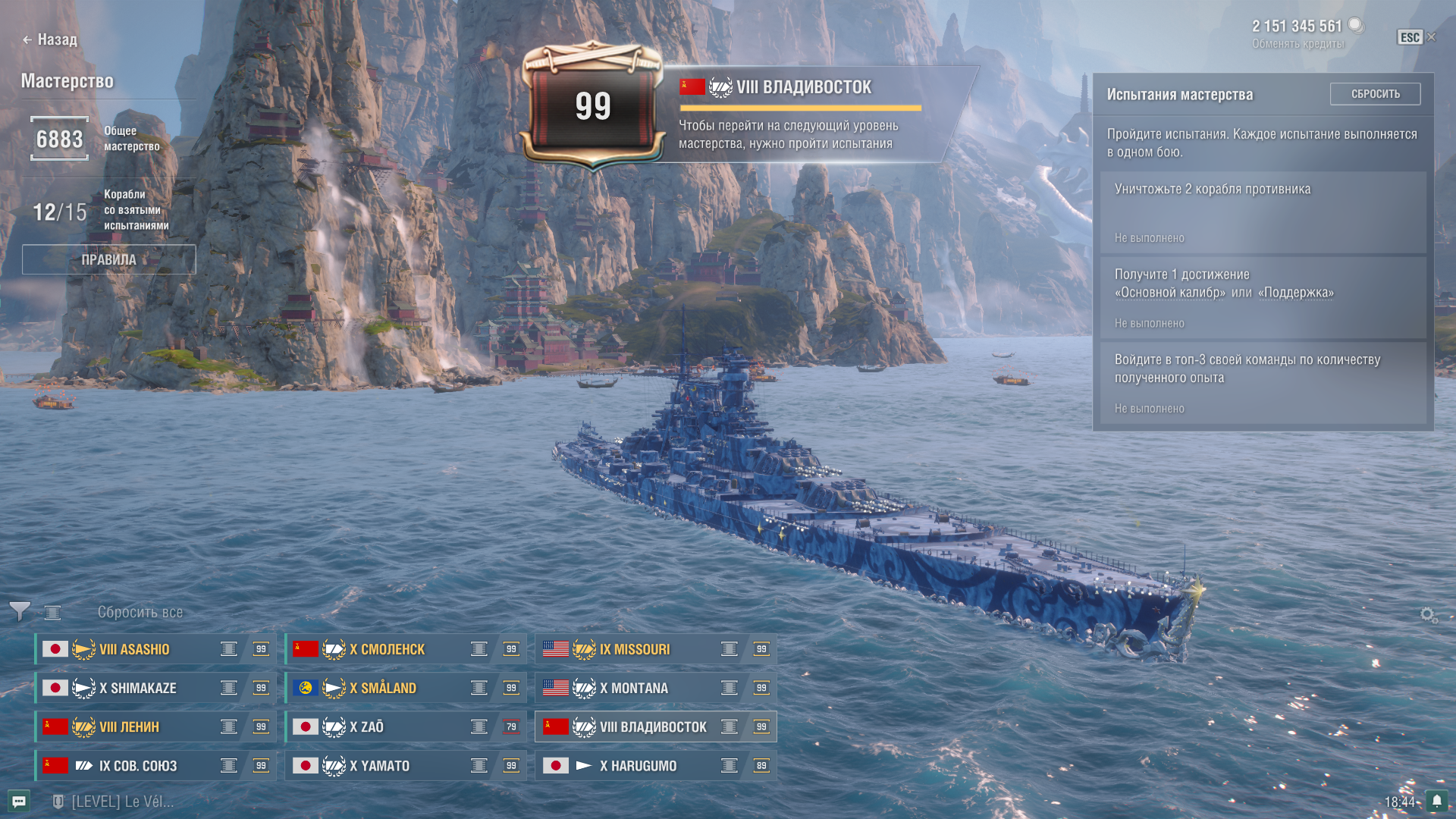Choose the X Shimakaze ship row
The height and width of the screenshot is (819, 1456).
click(x=155, y=688)
